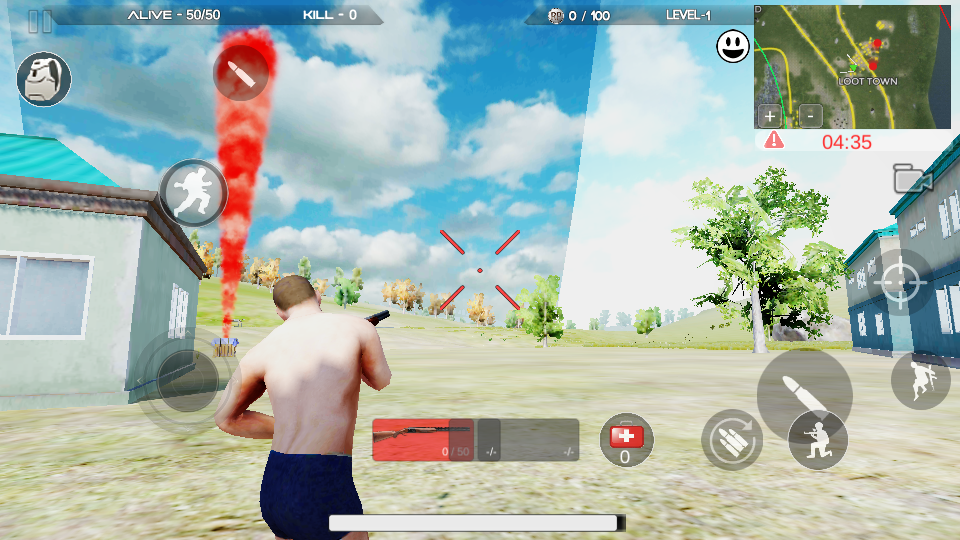This screenshot has height=540, width=960.
Task: Aim down sights with the crosshair button
Action: [899, 283]
